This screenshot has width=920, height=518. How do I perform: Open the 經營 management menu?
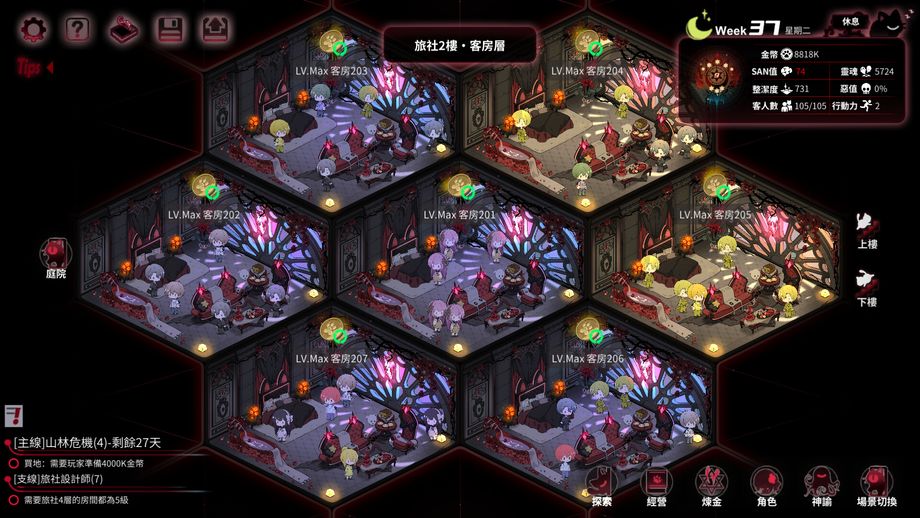click(657, 487)
